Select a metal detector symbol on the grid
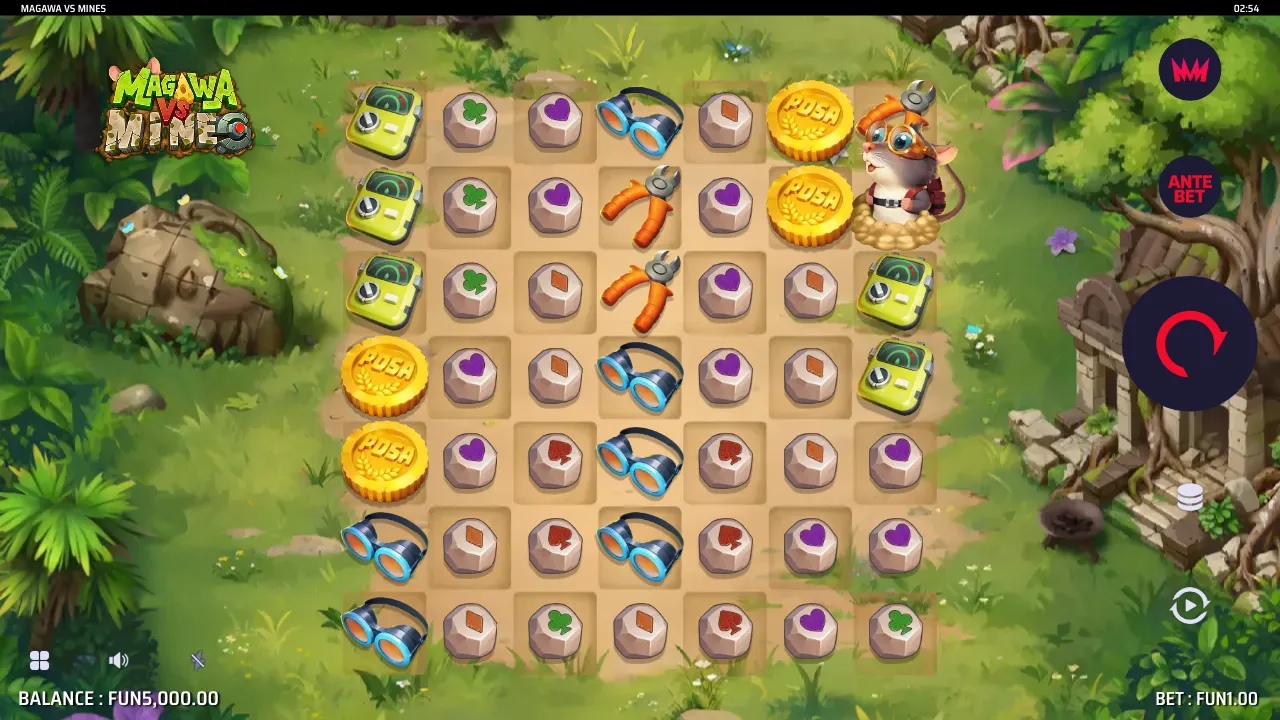This screenshot has width=1280, height=720. 385,120
